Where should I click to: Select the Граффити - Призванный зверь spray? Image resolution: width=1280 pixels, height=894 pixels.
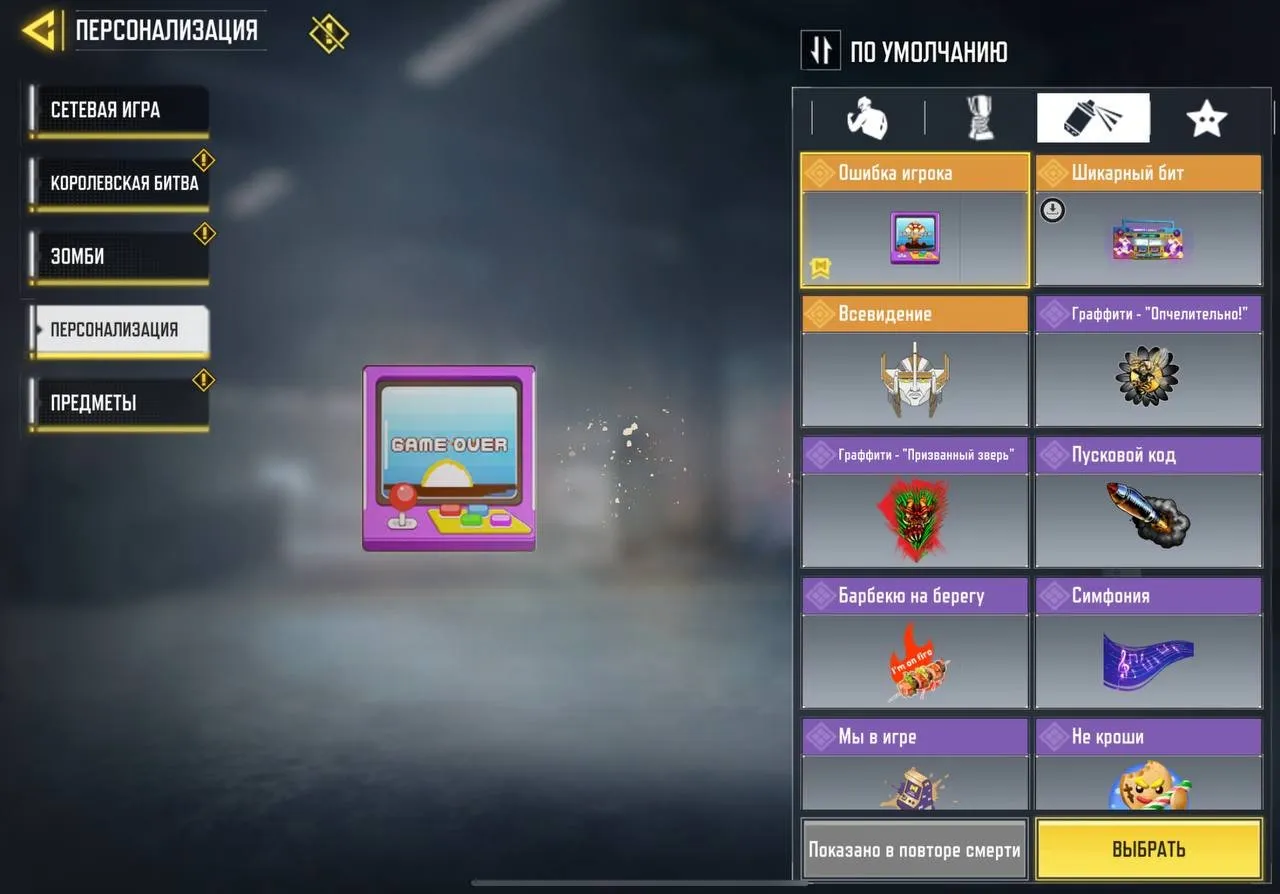[913, 520]
